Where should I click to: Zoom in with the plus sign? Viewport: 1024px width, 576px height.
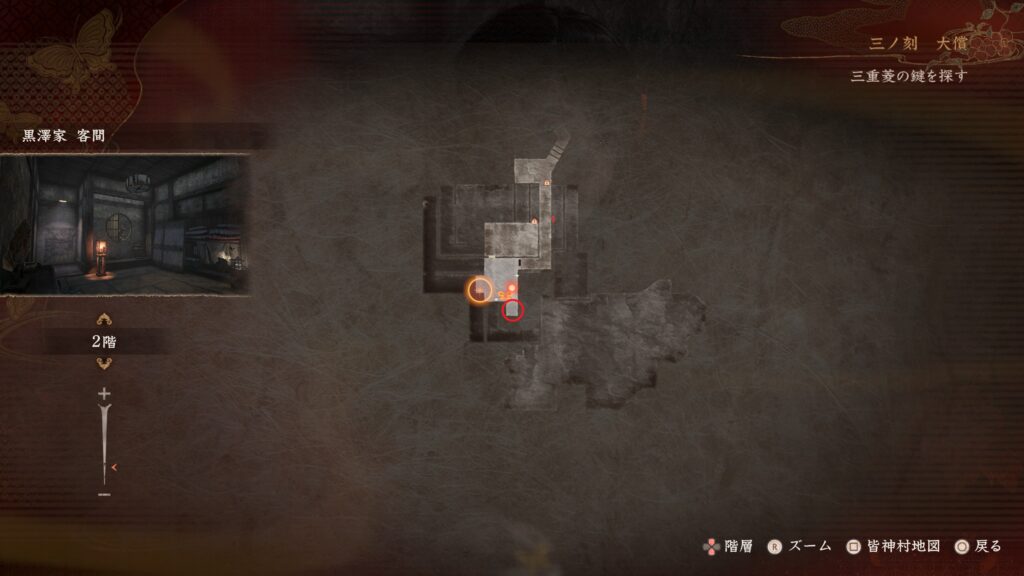(x=104, y=394)
